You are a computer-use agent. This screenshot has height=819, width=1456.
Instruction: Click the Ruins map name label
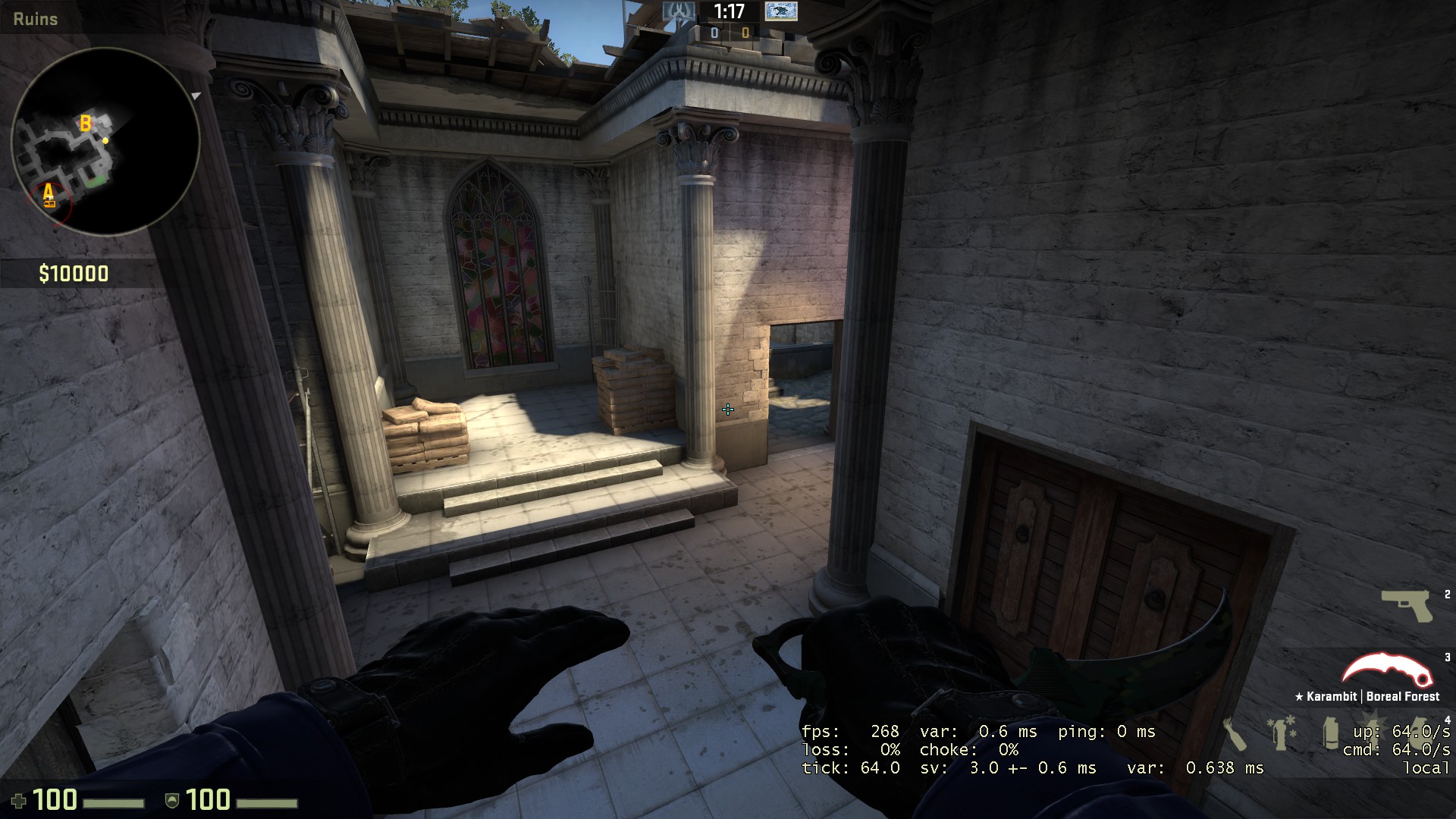pos(34,19)
